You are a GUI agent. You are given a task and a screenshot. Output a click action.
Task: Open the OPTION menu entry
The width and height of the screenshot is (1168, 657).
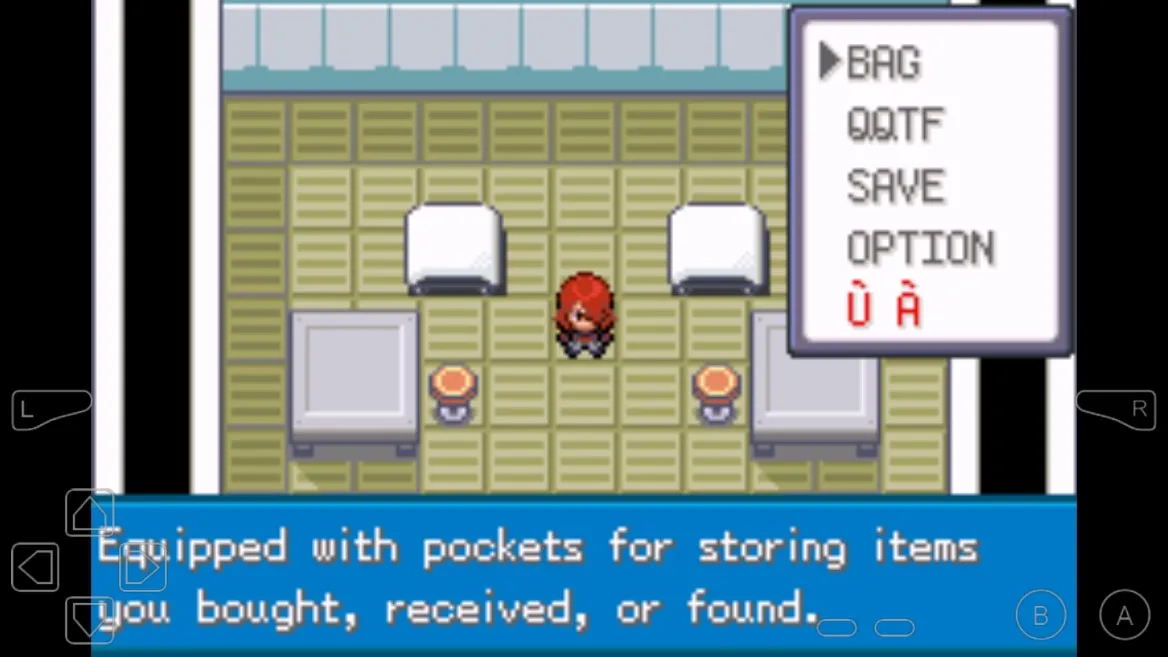[x=920, y=249]
